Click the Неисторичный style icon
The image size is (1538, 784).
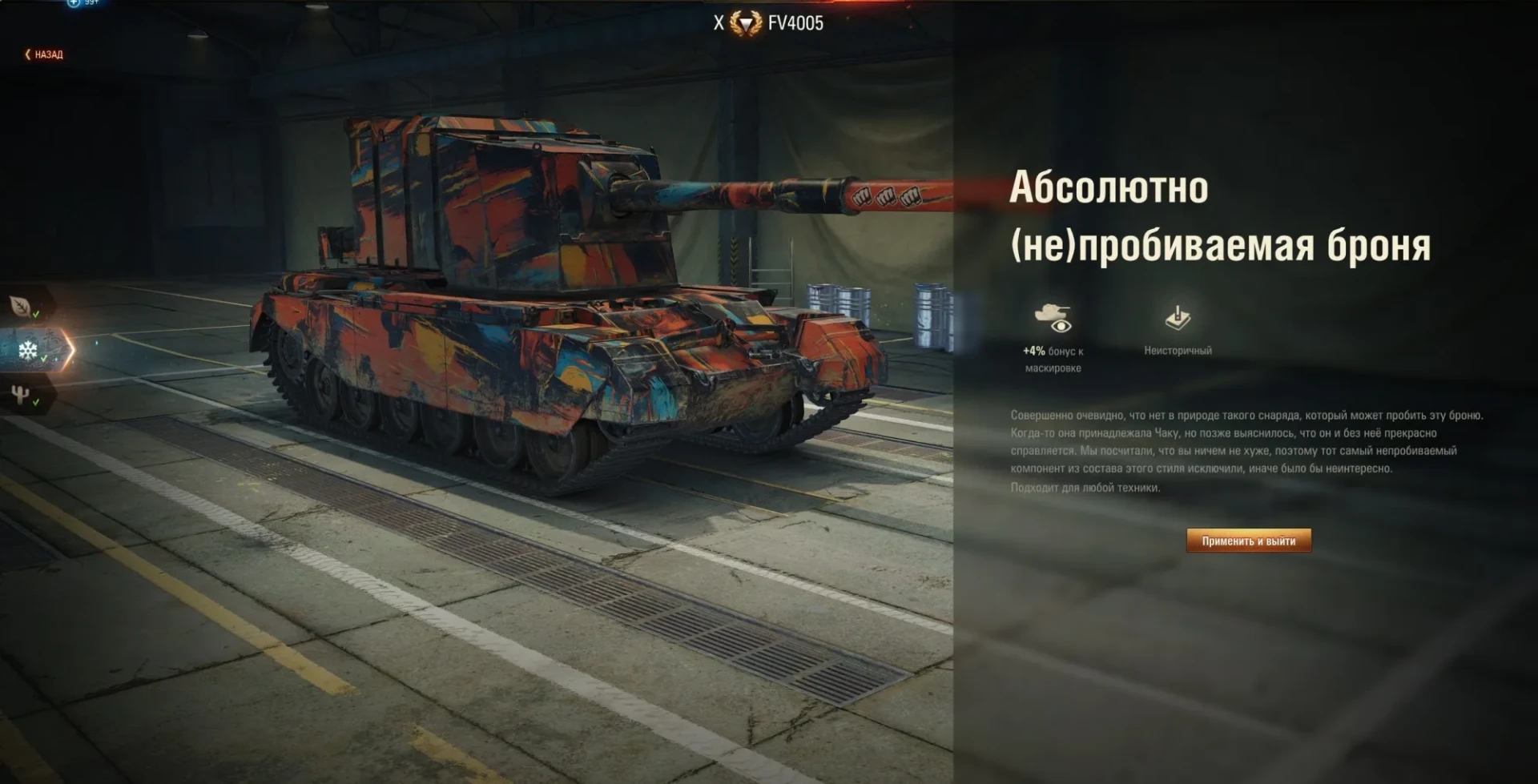1177,318
